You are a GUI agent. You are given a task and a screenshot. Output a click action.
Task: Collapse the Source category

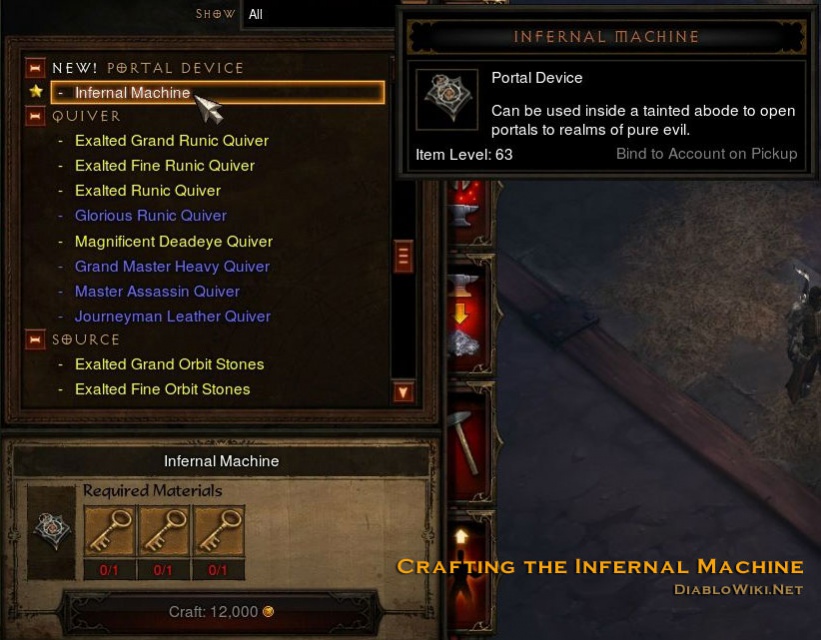36,340
